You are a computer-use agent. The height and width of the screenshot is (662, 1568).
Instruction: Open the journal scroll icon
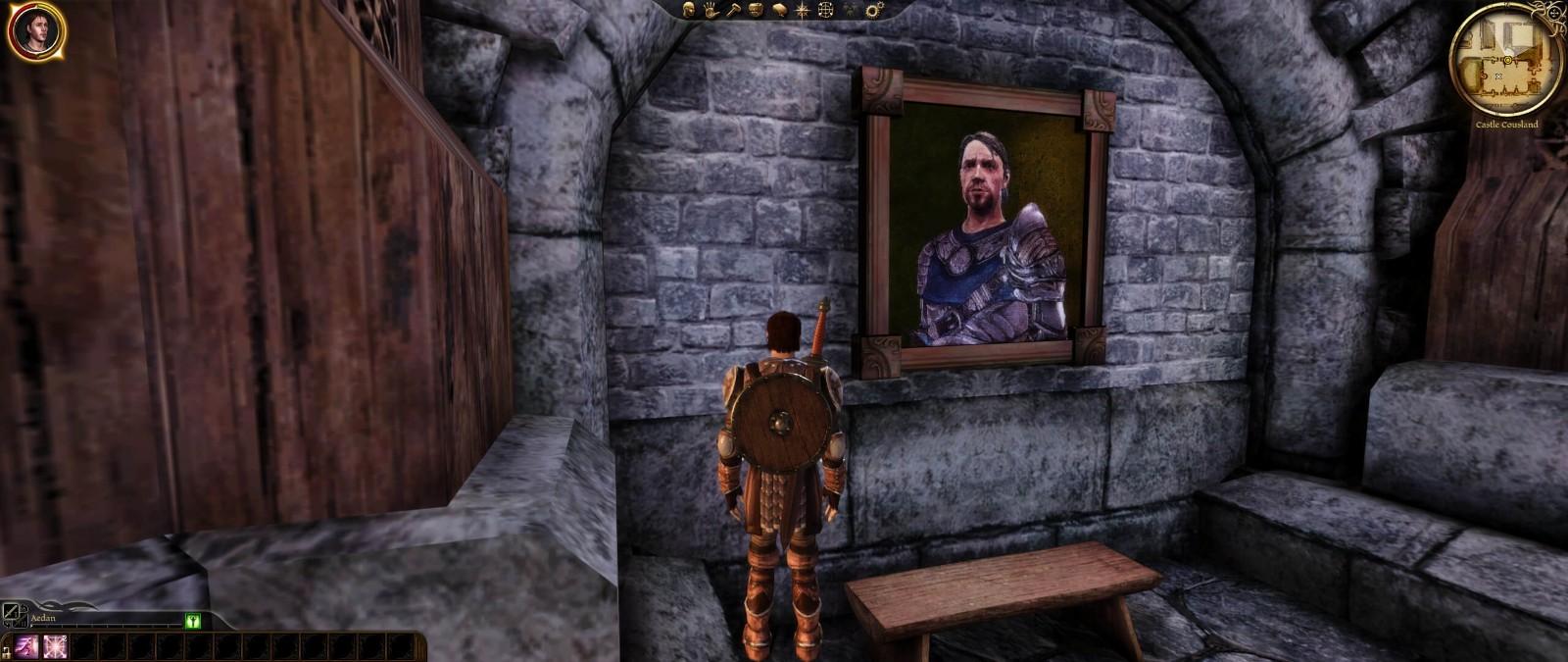click(779, 10)
